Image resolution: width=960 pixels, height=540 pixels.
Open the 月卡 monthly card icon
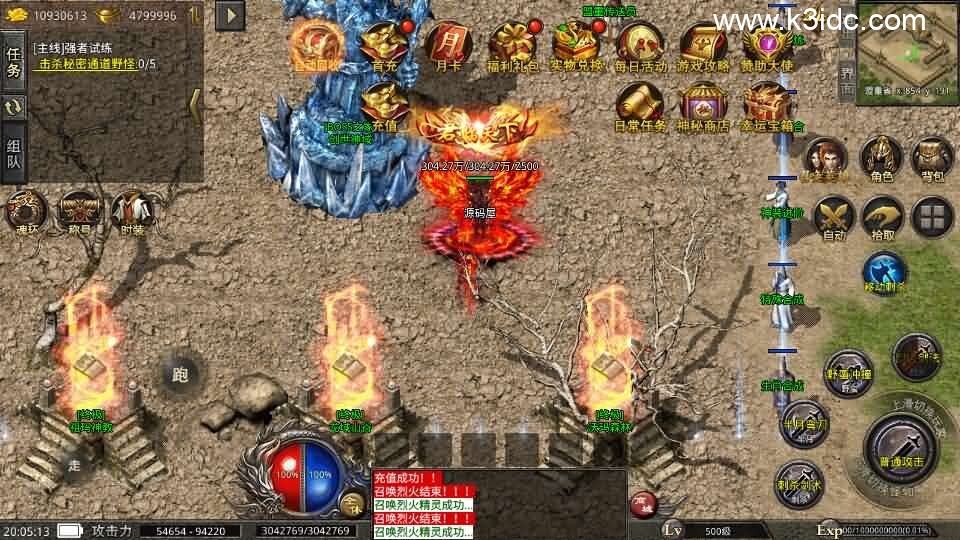click(x=446, y=43)
